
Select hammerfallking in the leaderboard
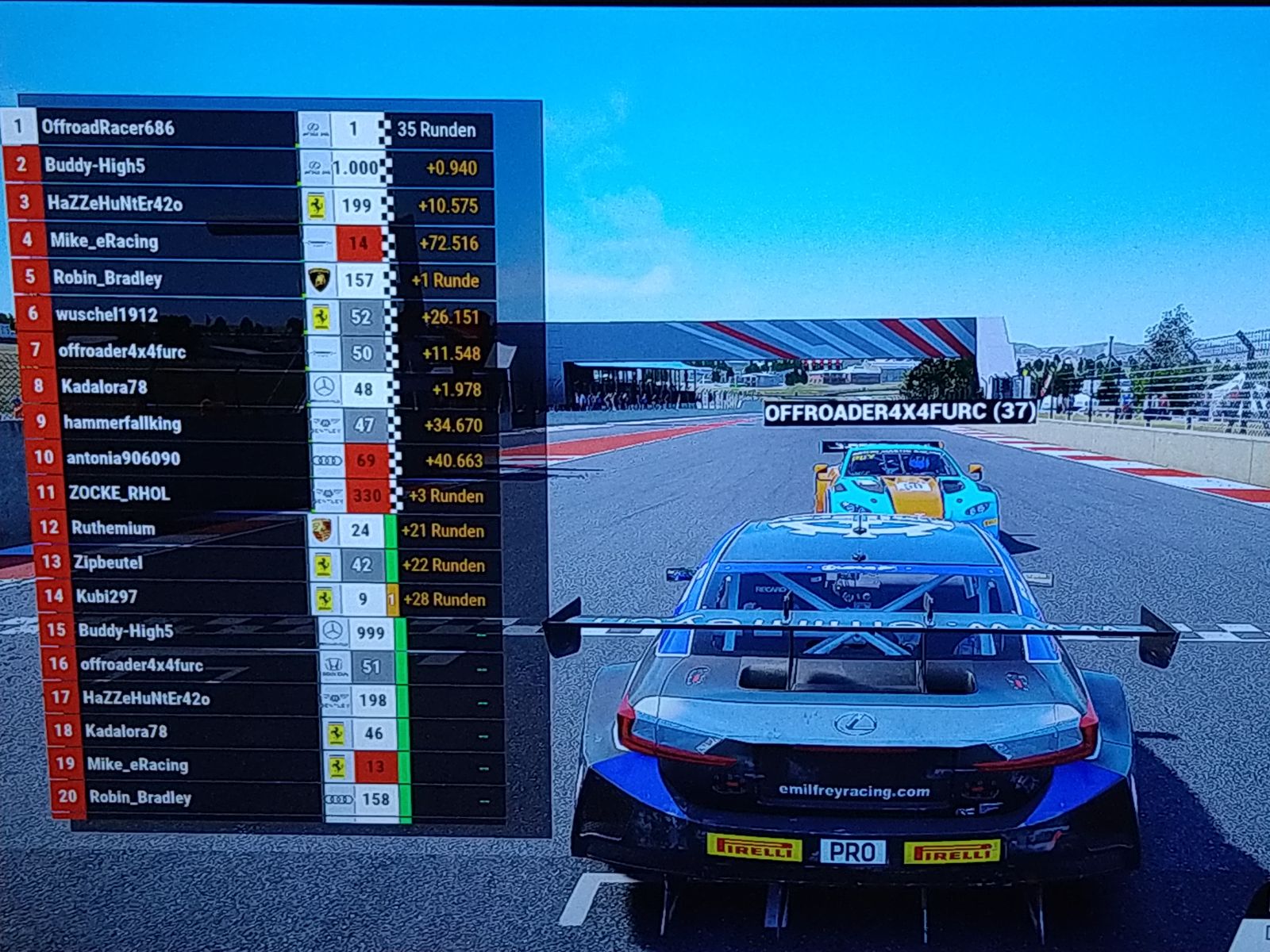click(122, 424)
